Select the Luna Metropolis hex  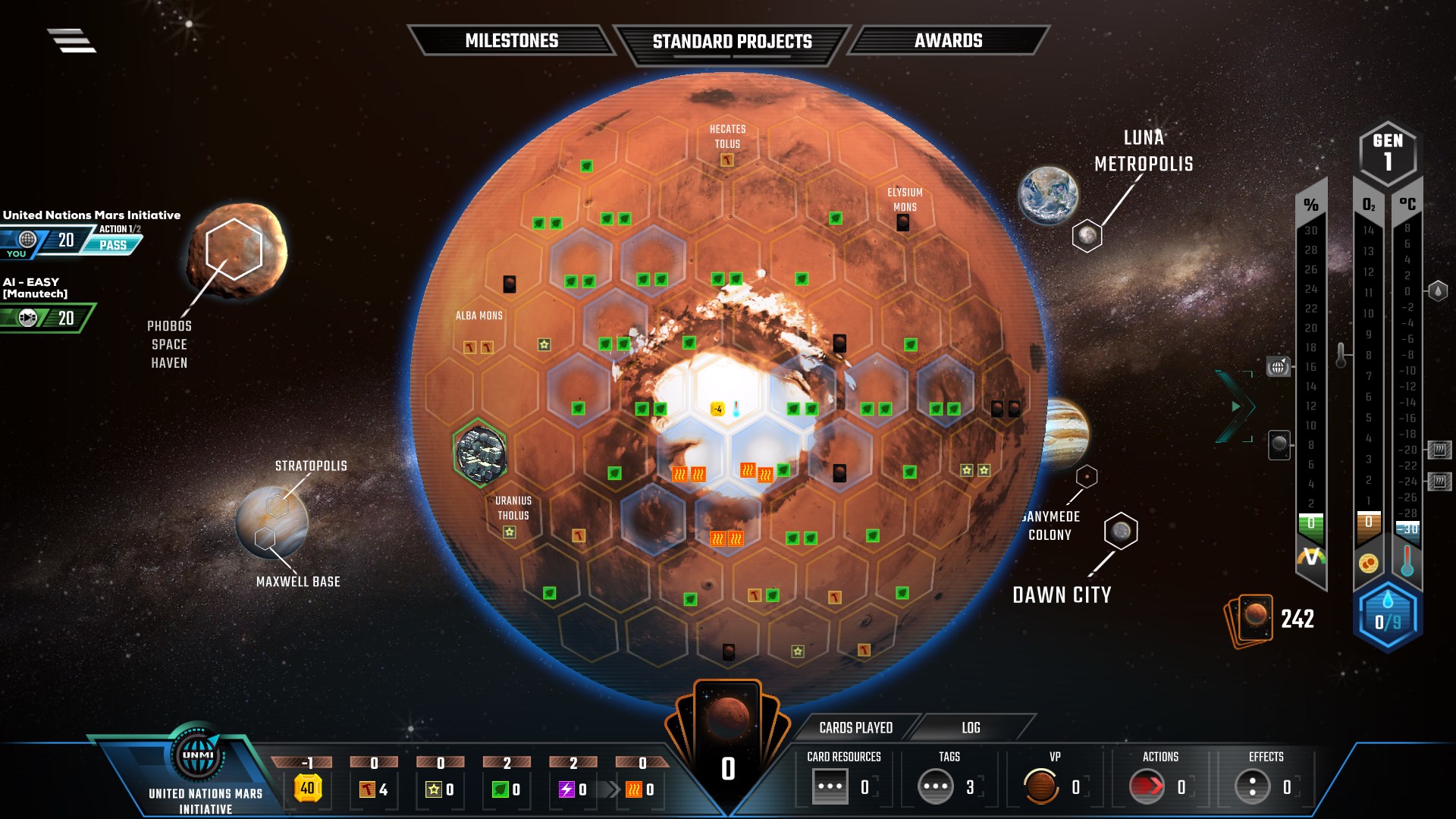pyautogui.click(x=1087, y=236)
